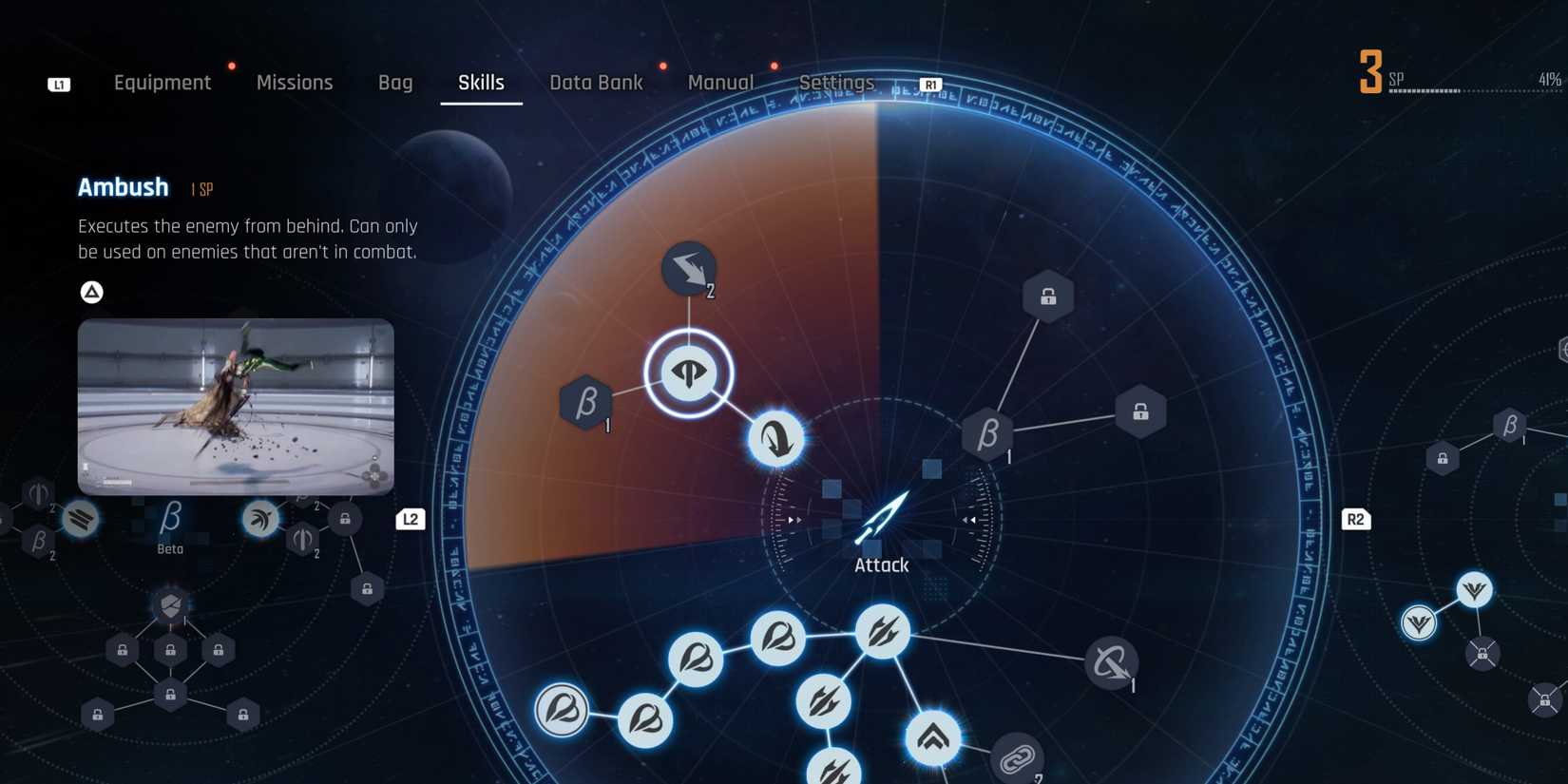The height and width of the screenshot is (784, 1568).
Task: Open the Equipment tab
Action: [163, 83]
